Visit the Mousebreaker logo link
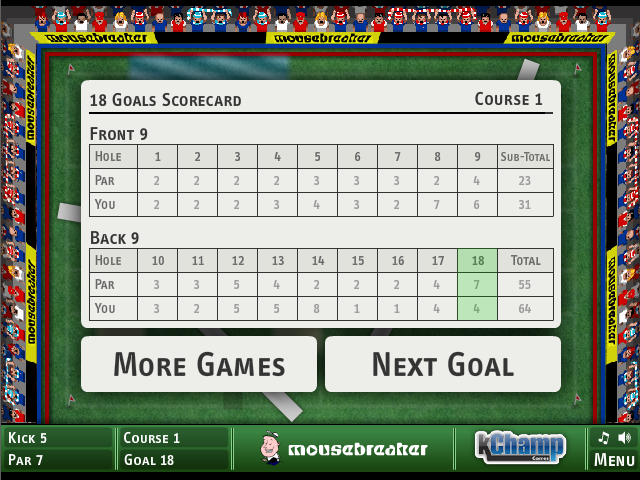Screen dimensions: 640x480 [343, 449]
